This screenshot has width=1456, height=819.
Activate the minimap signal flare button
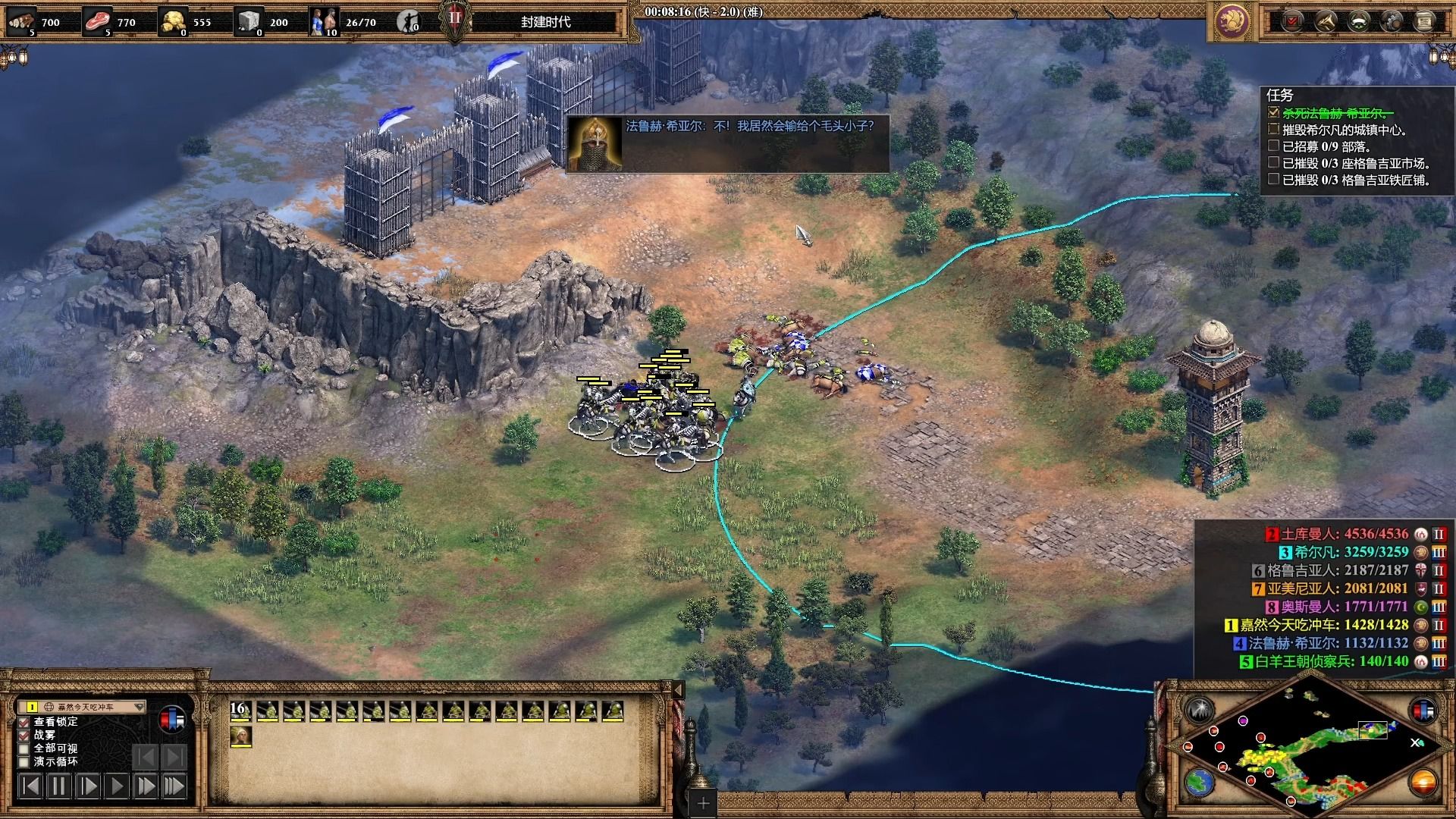[x=1200, y=711]
